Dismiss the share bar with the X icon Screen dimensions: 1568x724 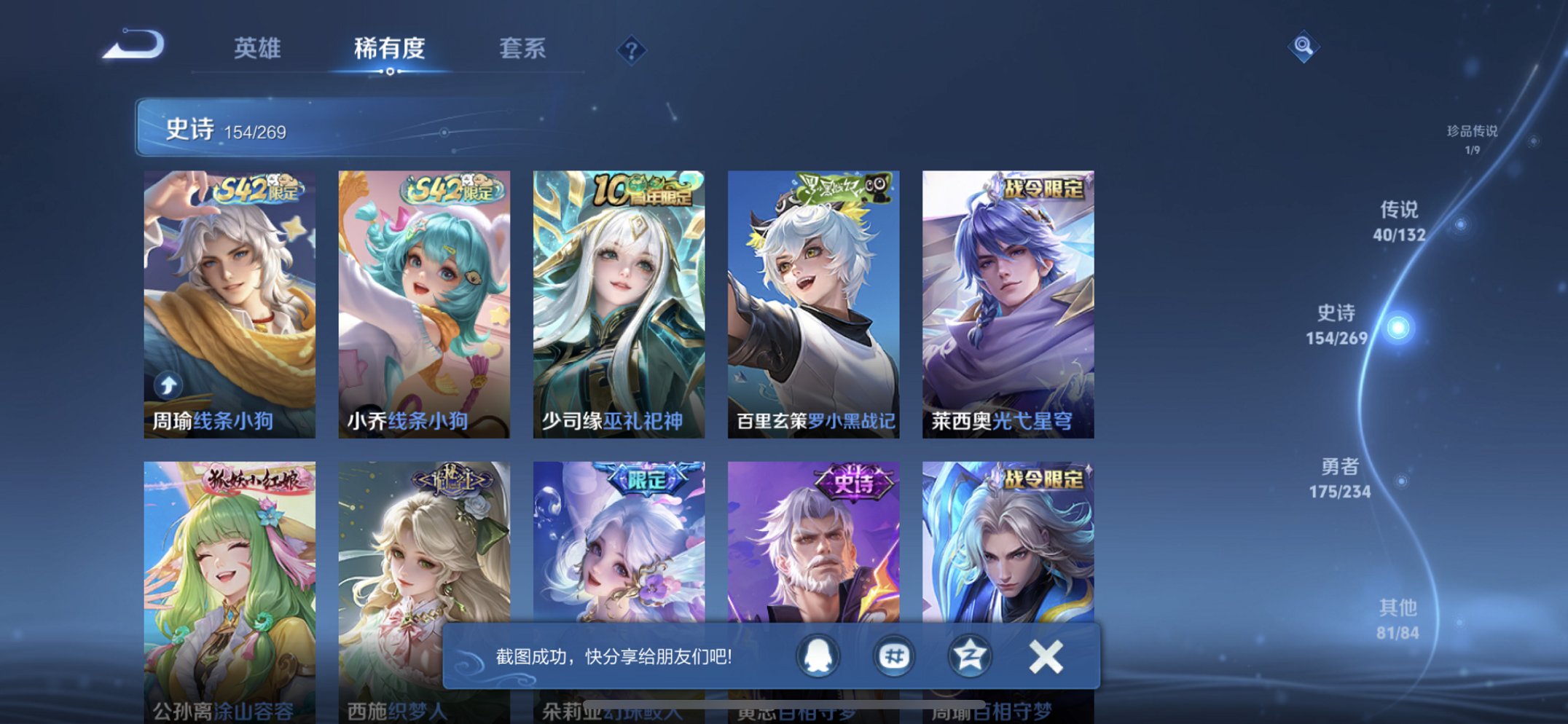pos(1045,656)
